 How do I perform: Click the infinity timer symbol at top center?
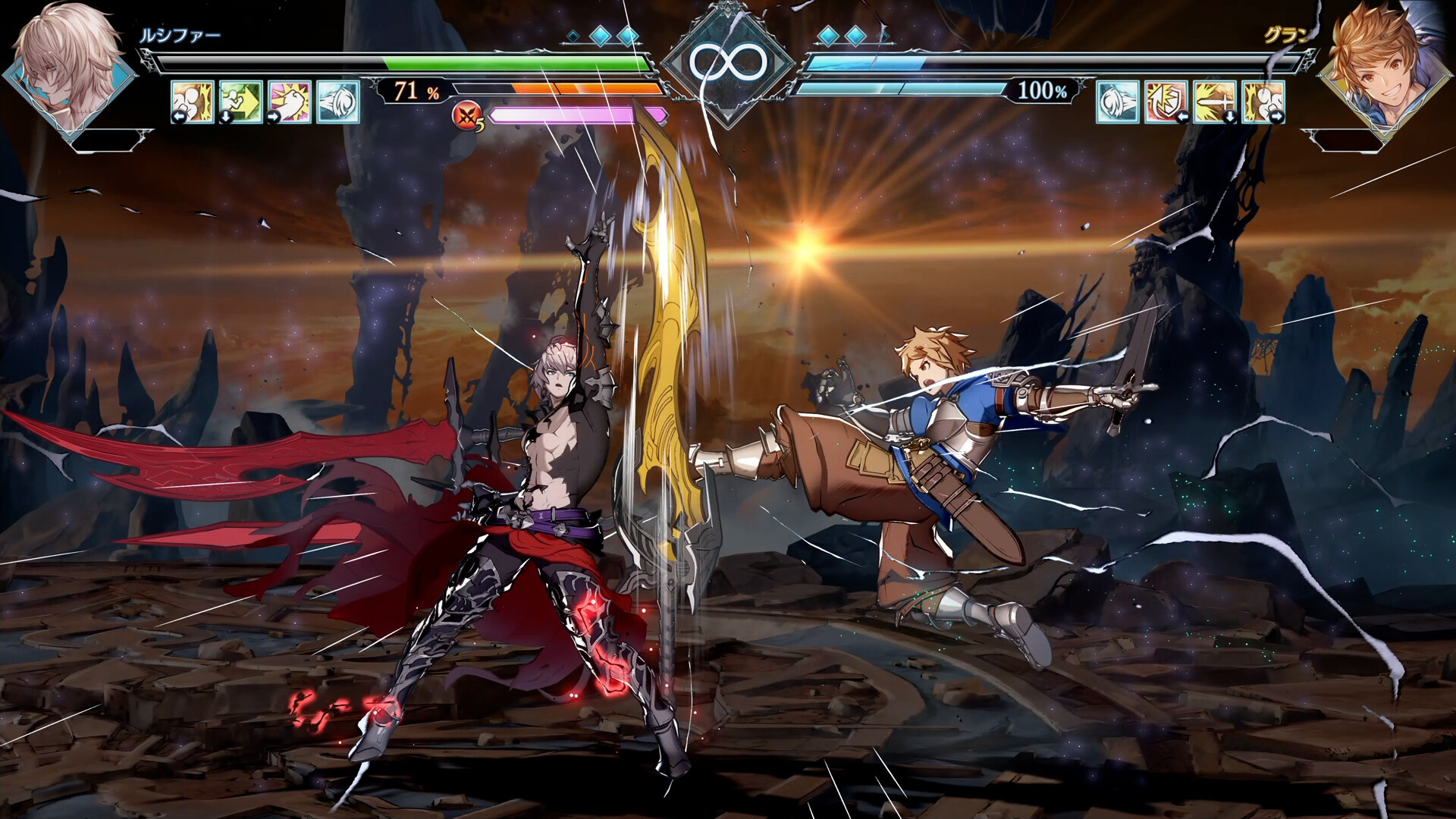(728, 61)
